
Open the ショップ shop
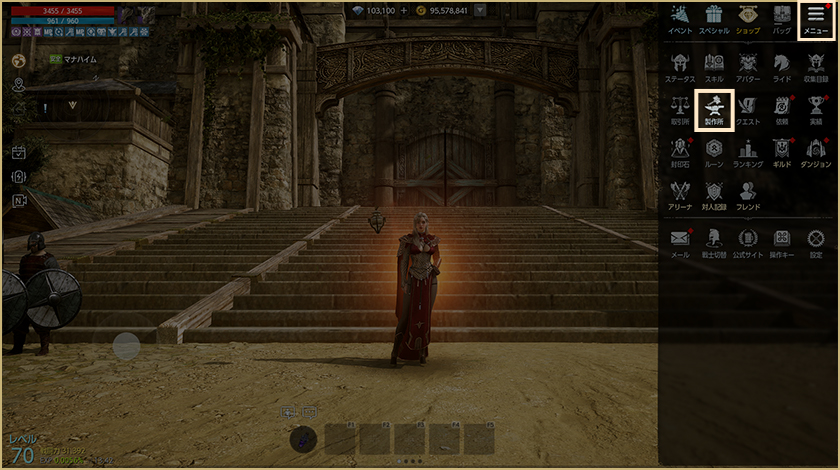[x=748, y=18]
